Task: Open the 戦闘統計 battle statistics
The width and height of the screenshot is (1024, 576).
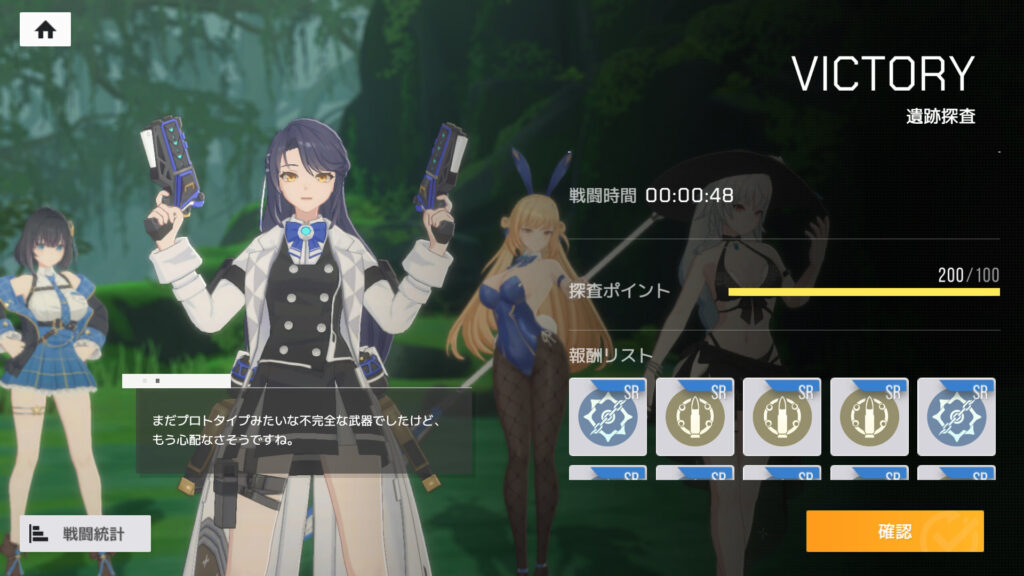Action: (x=85, y=533)
